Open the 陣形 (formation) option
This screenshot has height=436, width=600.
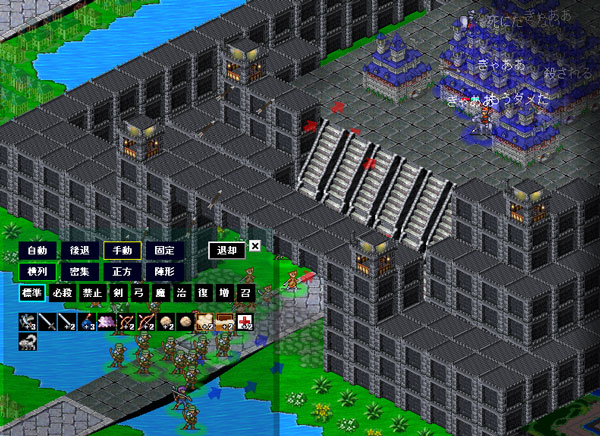click(x=164, y=271)
